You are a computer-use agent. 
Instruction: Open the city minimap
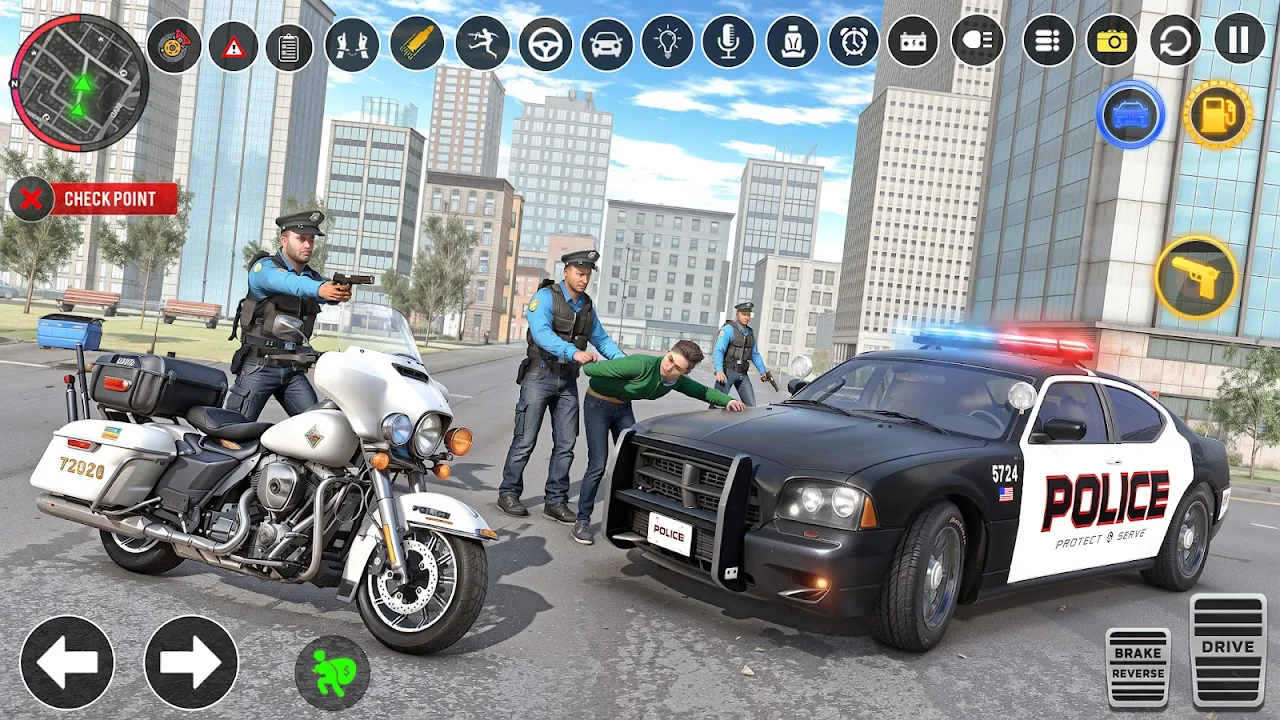click(80, 82)
